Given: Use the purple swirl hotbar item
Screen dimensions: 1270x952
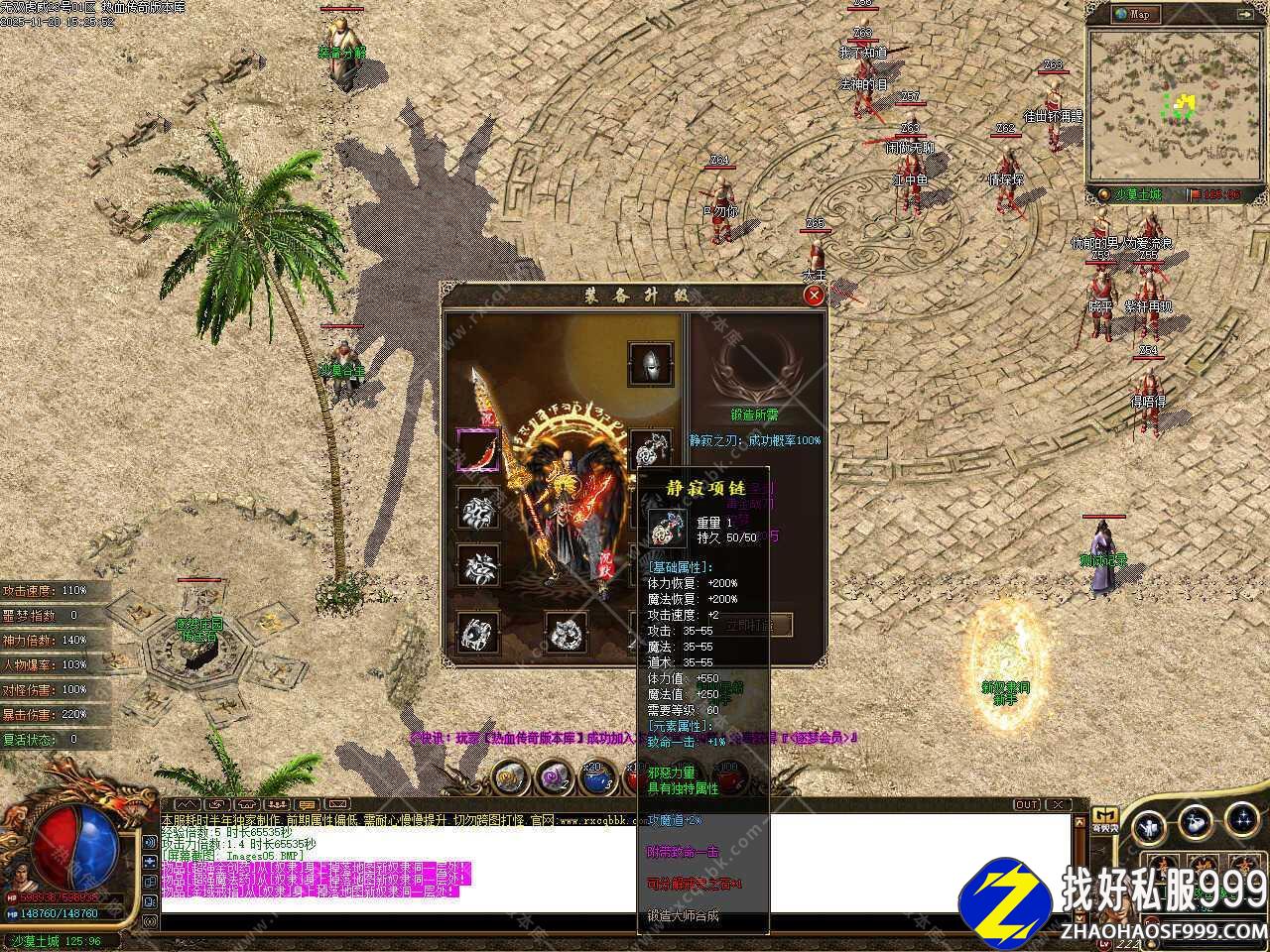Looking at the screenshot, I should coord(553,777).
